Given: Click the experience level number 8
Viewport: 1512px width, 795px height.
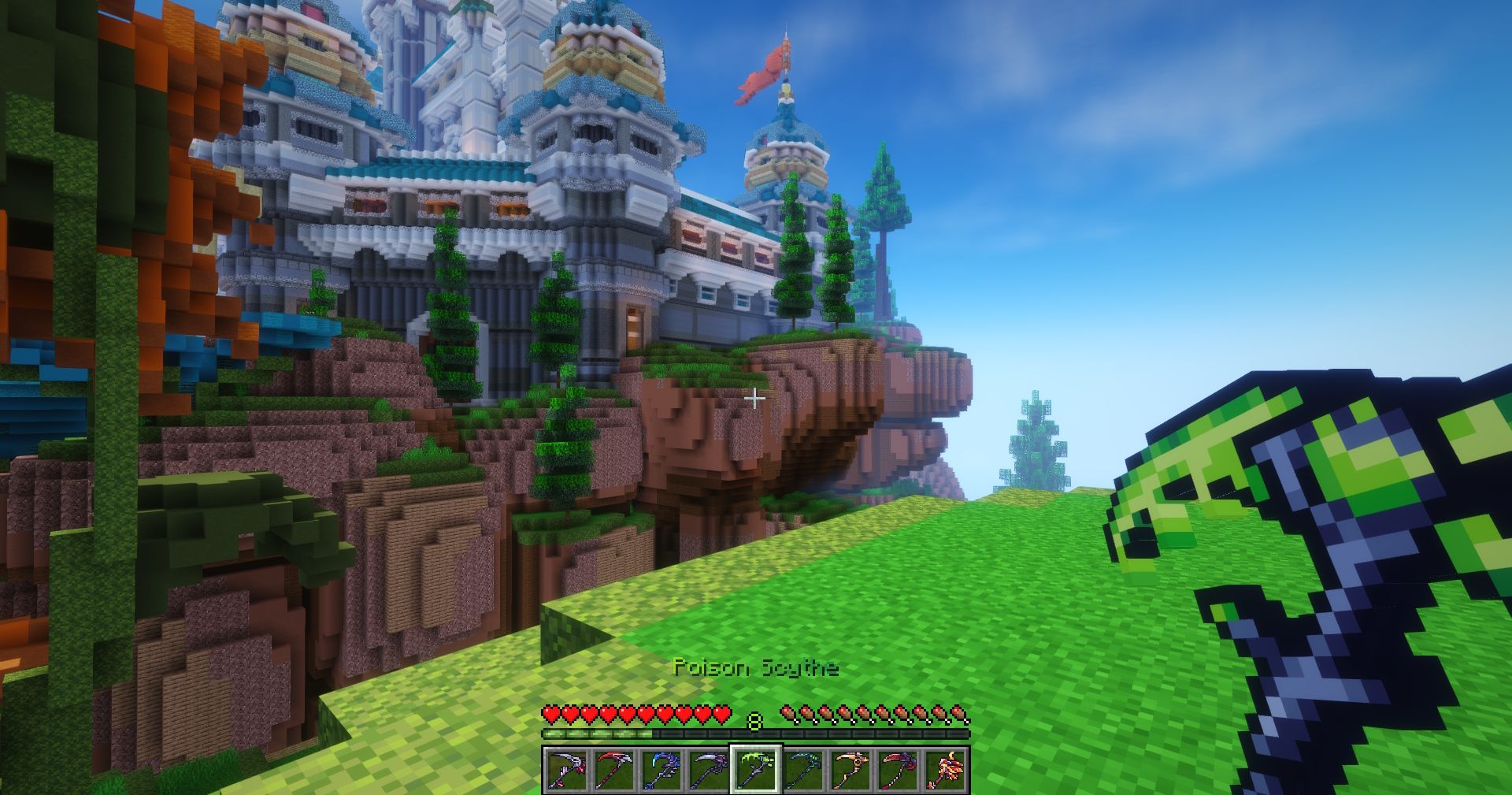Looking at the screenshot, I should point(754,719).
